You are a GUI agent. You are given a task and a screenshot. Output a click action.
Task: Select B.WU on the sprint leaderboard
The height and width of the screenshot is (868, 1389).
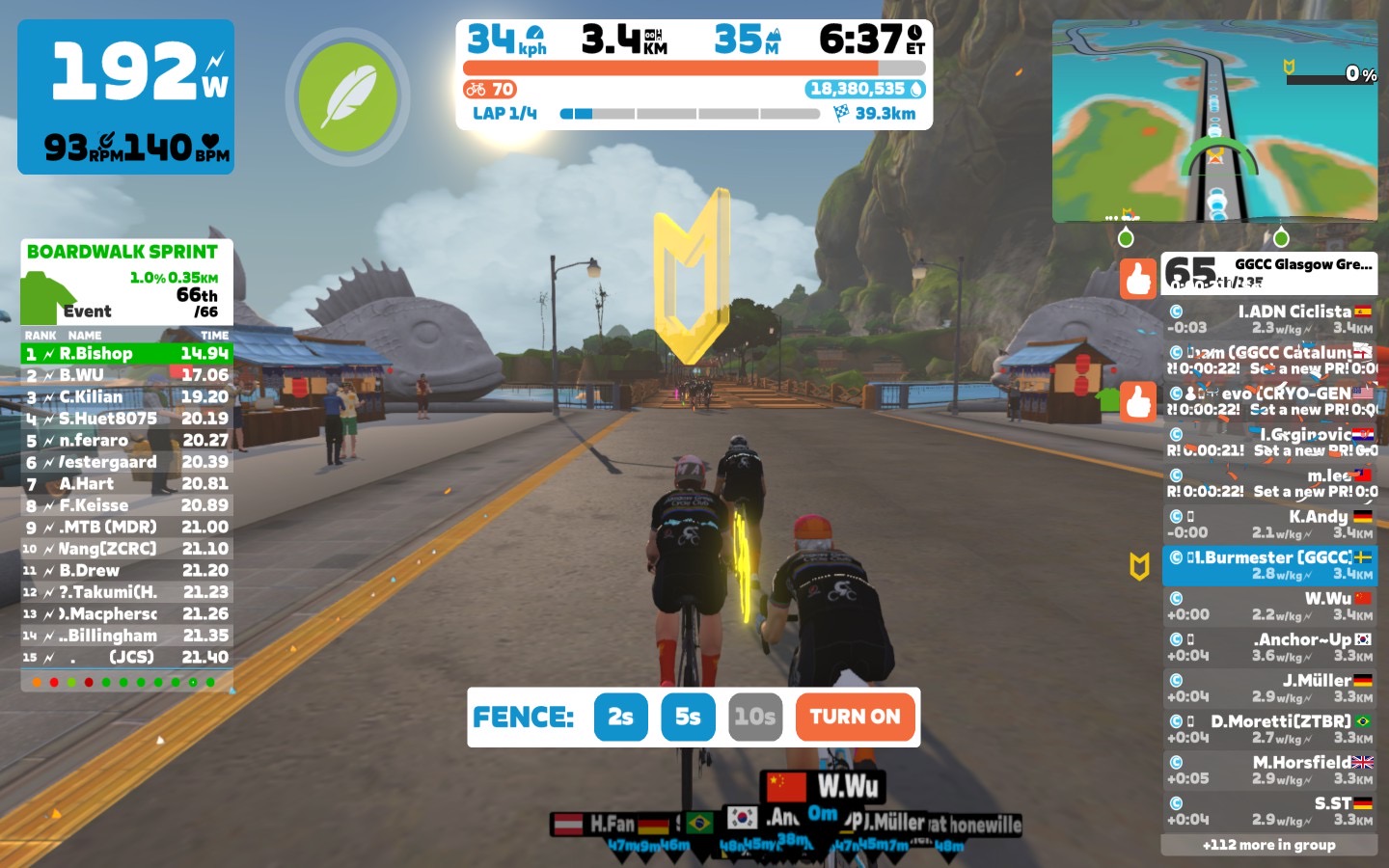126,375
